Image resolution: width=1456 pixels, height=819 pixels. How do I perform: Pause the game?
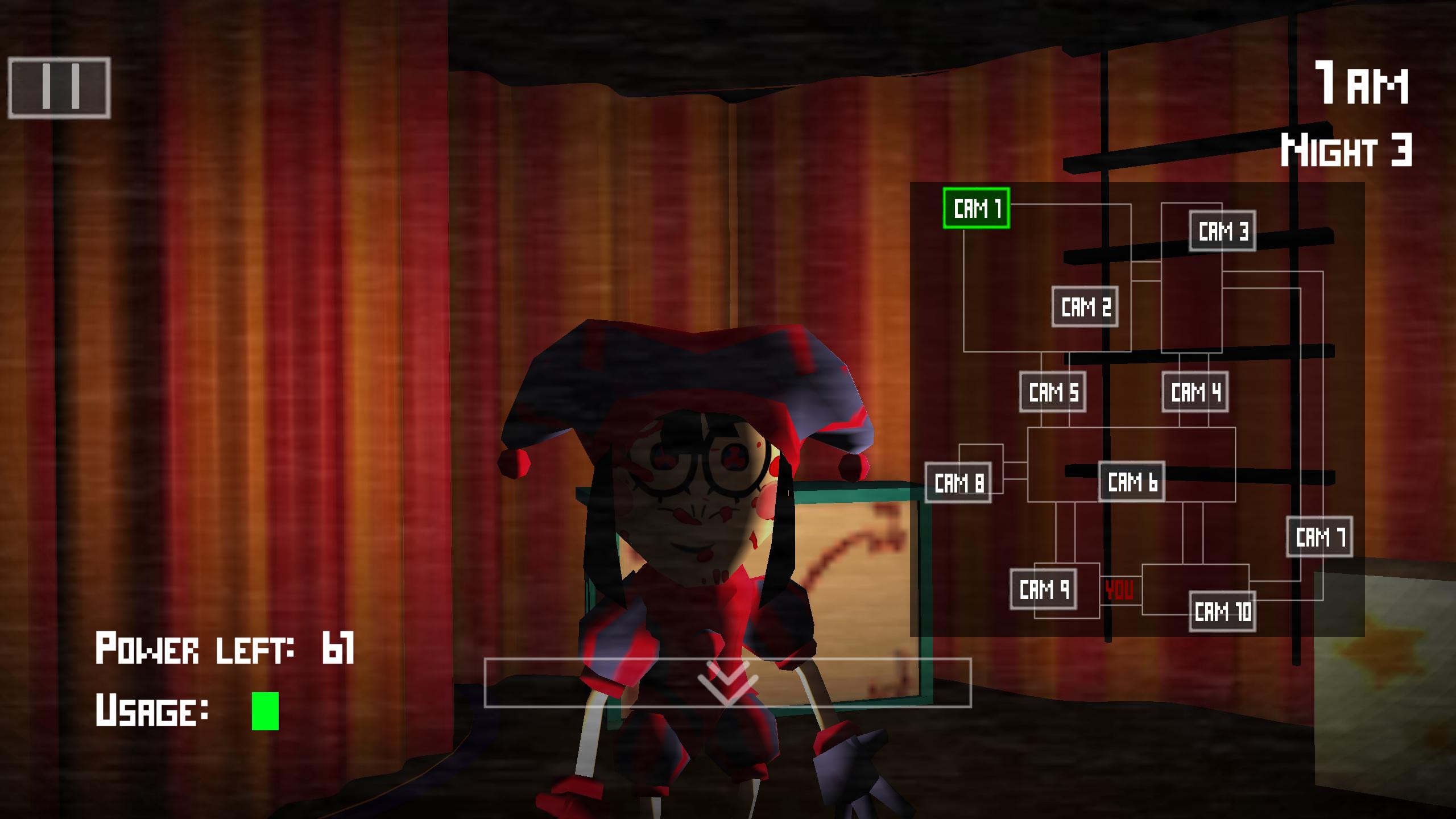click(x=60, y=88)
